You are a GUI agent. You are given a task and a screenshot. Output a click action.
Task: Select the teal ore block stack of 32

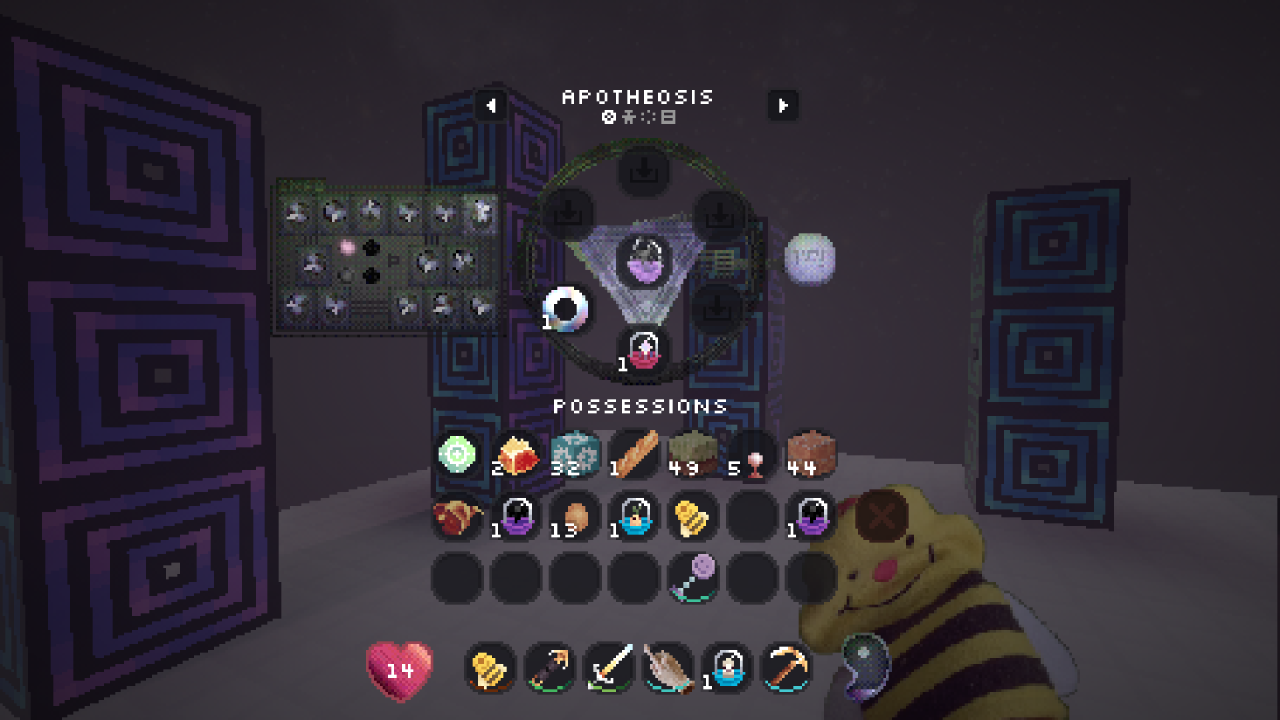pos(575,456)
